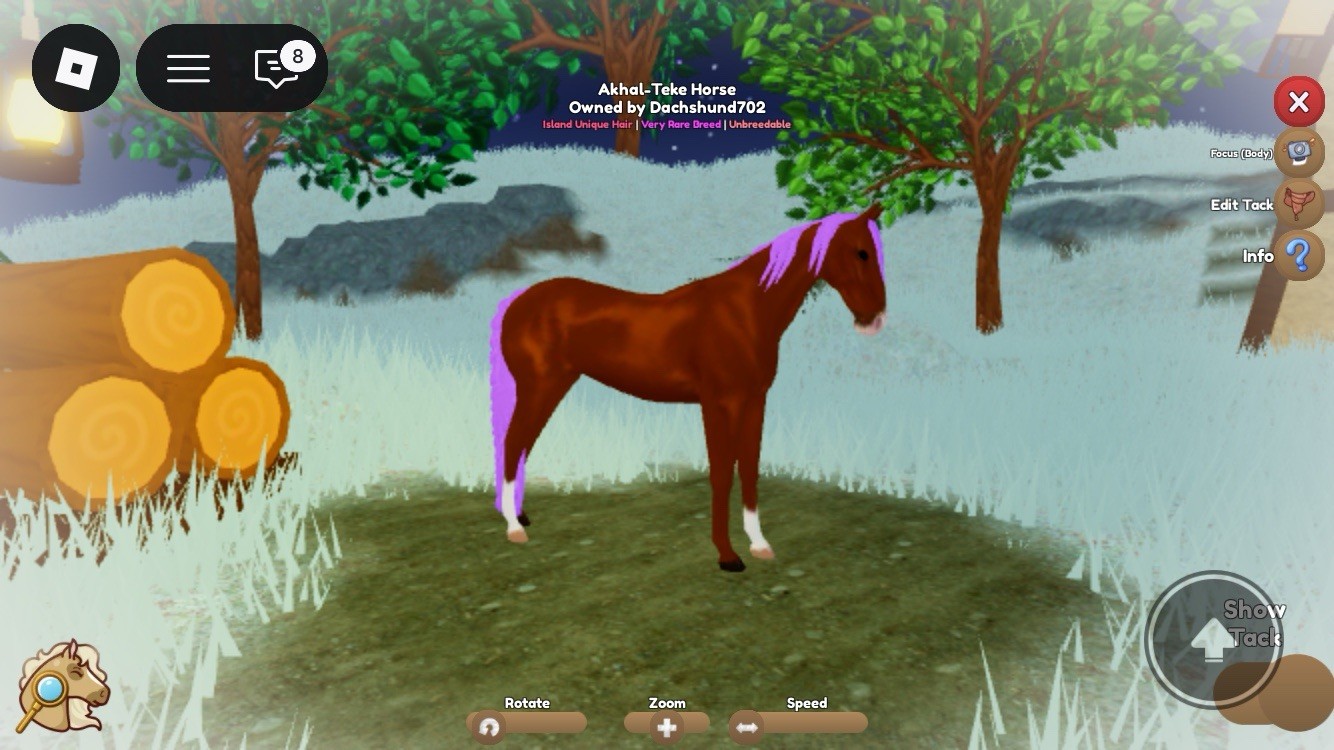The height and width of the screenshot is (750, 1334).
Task: Open the Roblox logo icon
Action: click(76, 67)
